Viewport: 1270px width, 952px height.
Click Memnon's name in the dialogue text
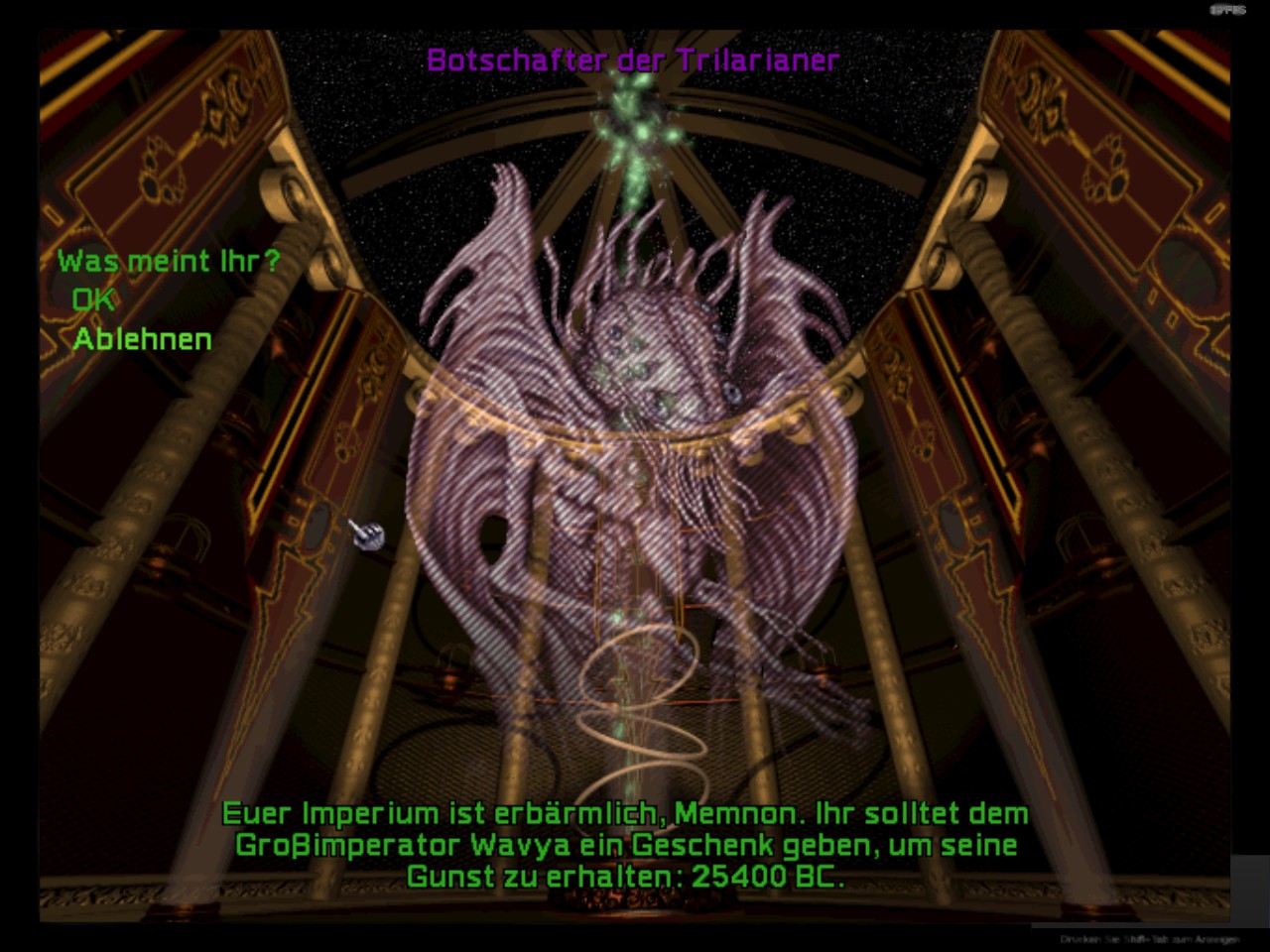click(739, 813)
